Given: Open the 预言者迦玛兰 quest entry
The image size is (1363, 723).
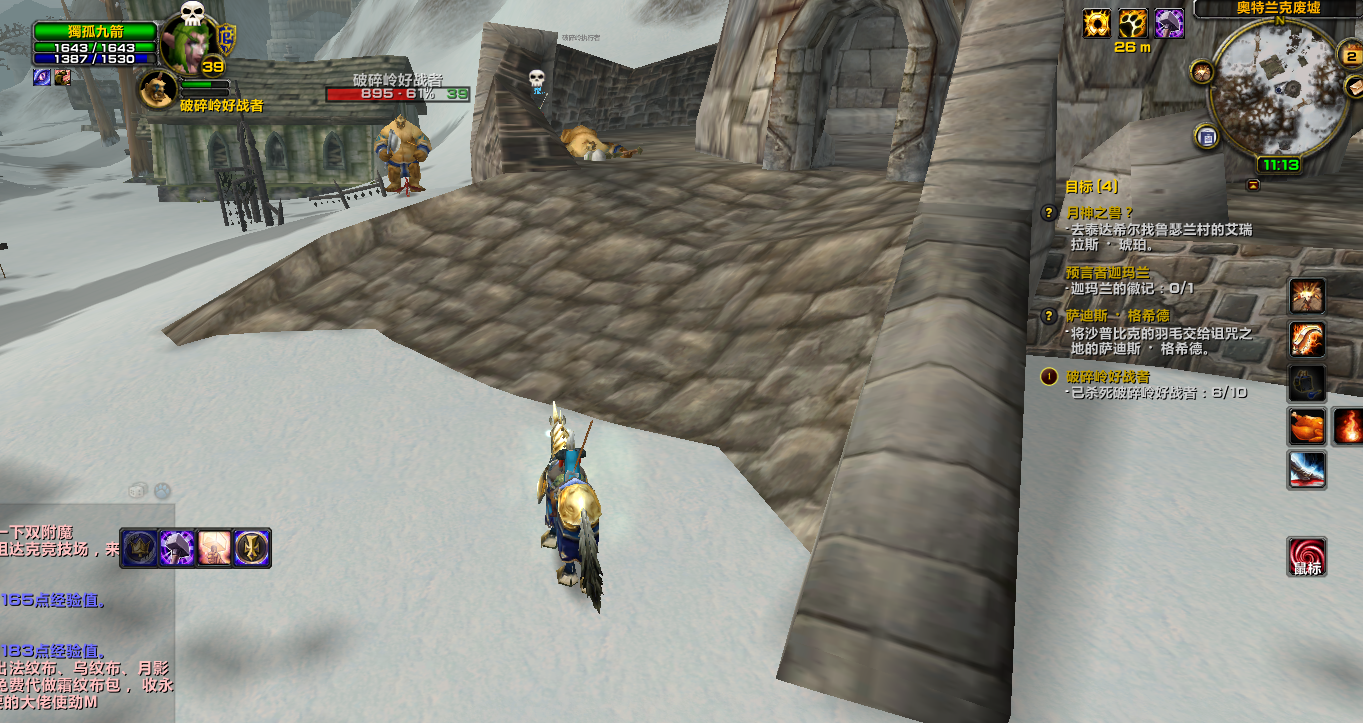Looking at the screenshot, I should point(1108,272).
